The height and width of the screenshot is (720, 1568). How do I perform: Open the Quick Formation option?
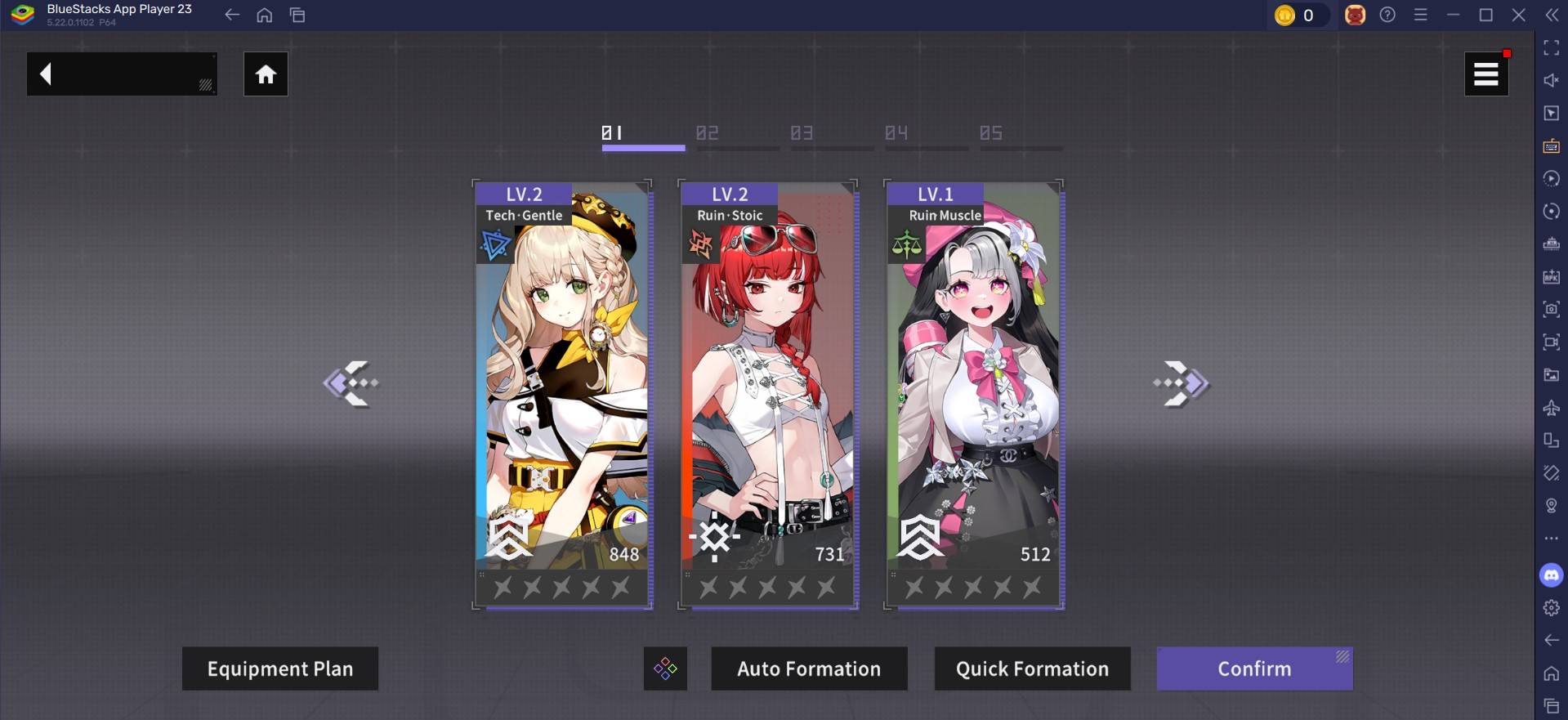(x=1031, y=669)
